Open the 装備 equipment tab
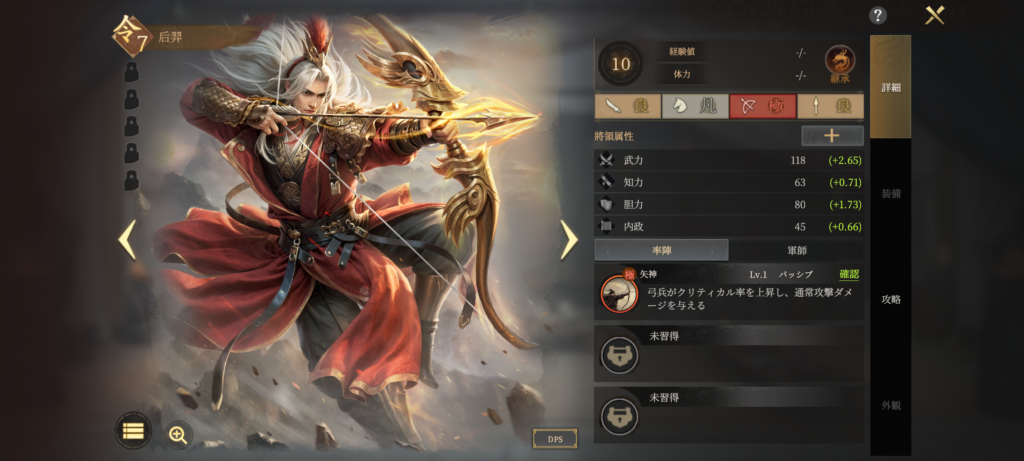 (x=890, y=193)
